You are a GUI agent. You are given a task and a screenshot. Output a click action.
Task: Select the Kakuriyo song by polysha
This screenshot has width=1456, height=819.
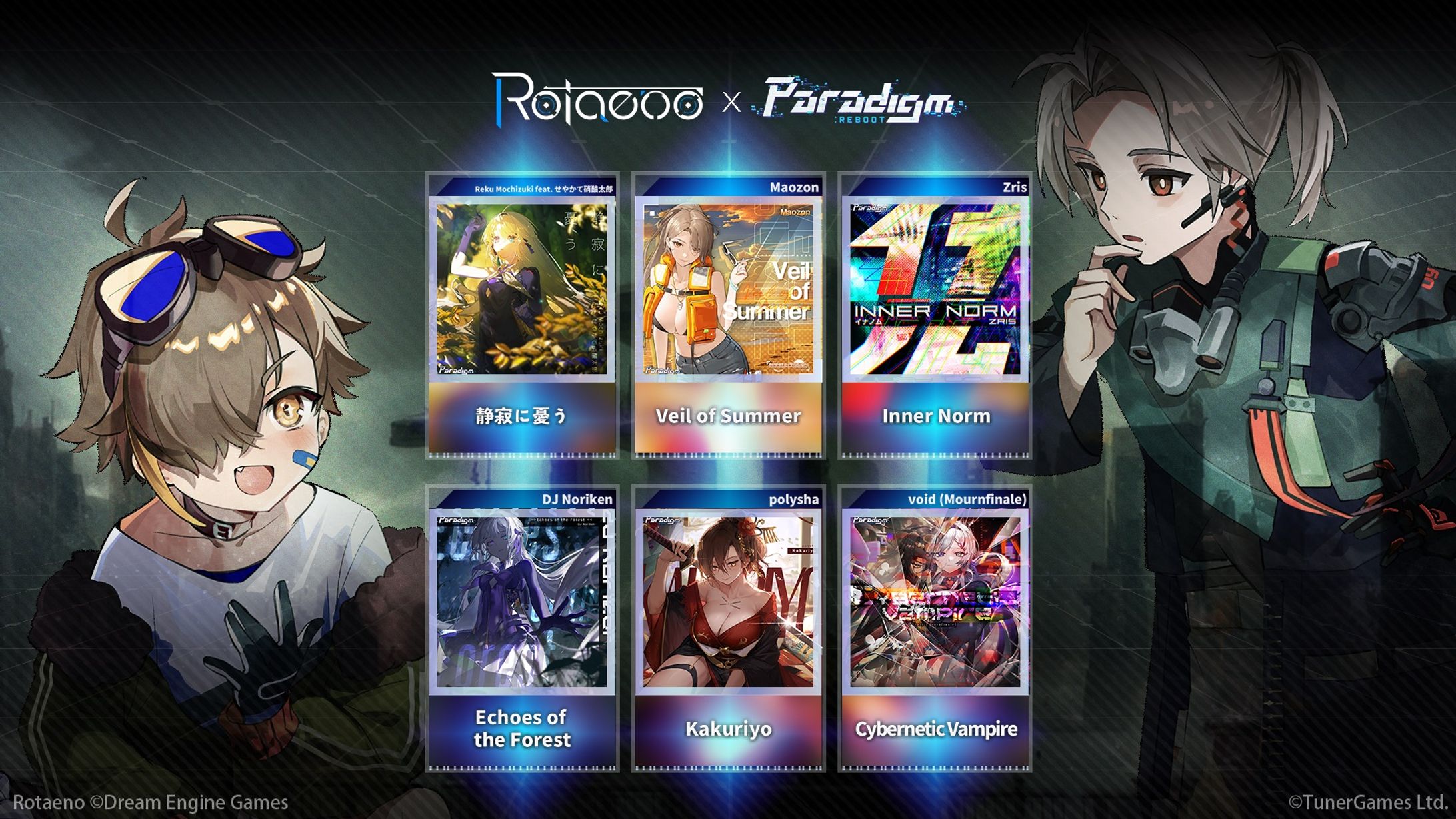729,629
